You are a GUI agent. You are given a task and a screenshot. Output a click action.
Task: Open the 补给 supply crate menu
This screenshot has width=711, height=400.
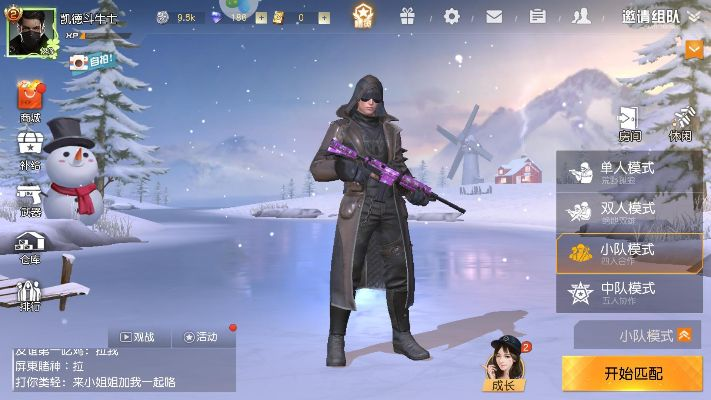click(x=30, y=150)
